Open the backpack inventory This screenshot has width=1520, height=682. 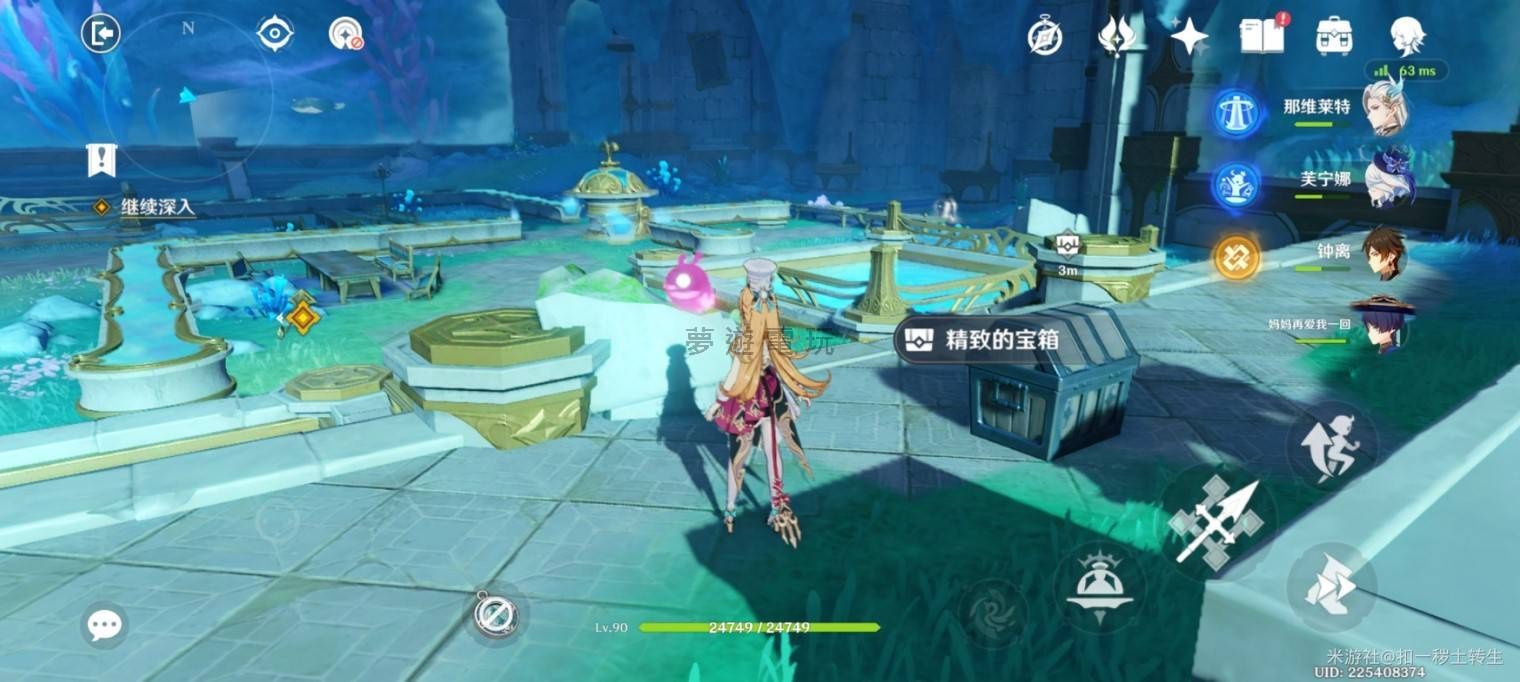click(1334, 36)
